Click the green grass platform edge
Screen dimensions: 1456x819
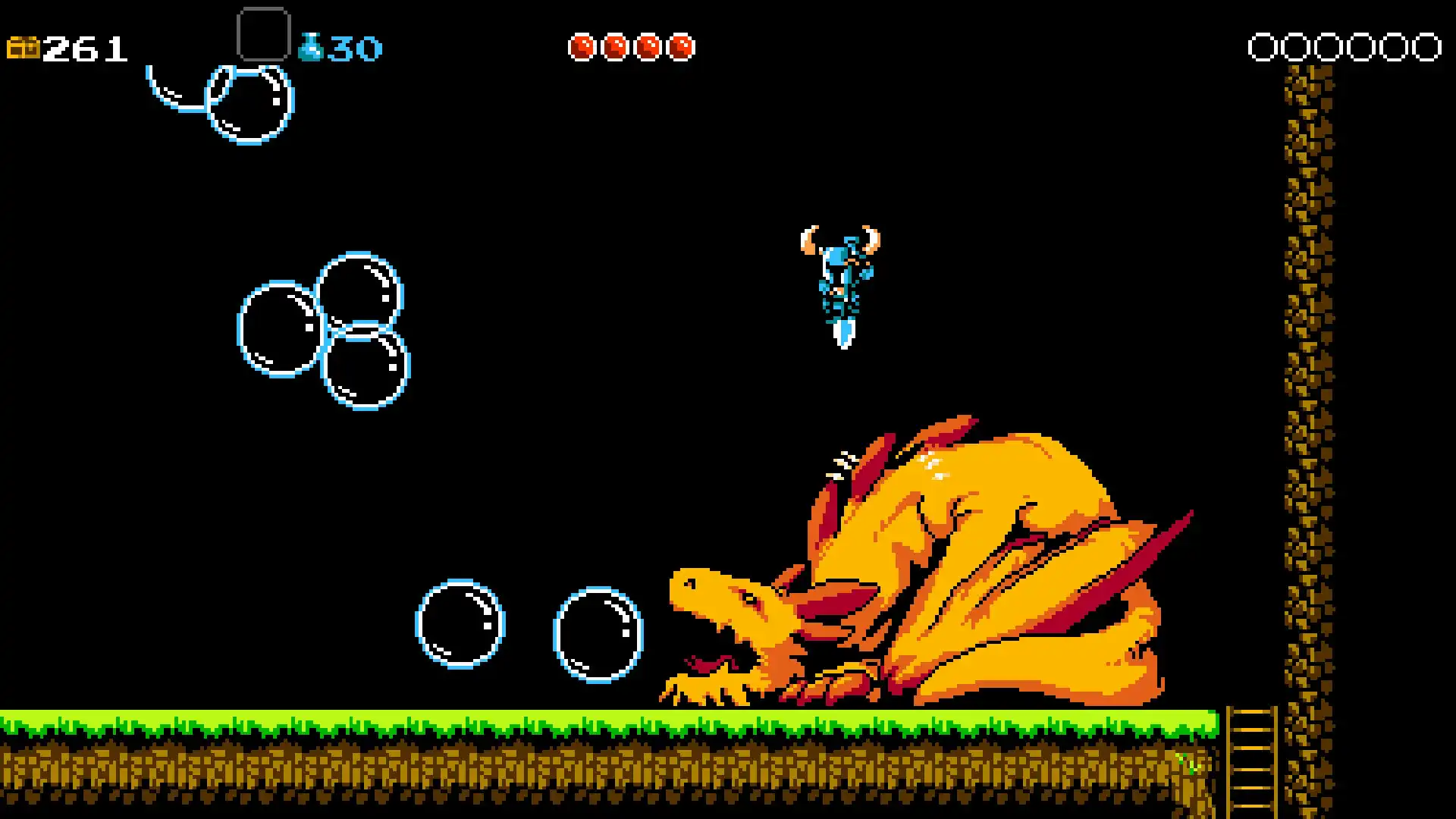pyautogui.click(x=303, y=720)
